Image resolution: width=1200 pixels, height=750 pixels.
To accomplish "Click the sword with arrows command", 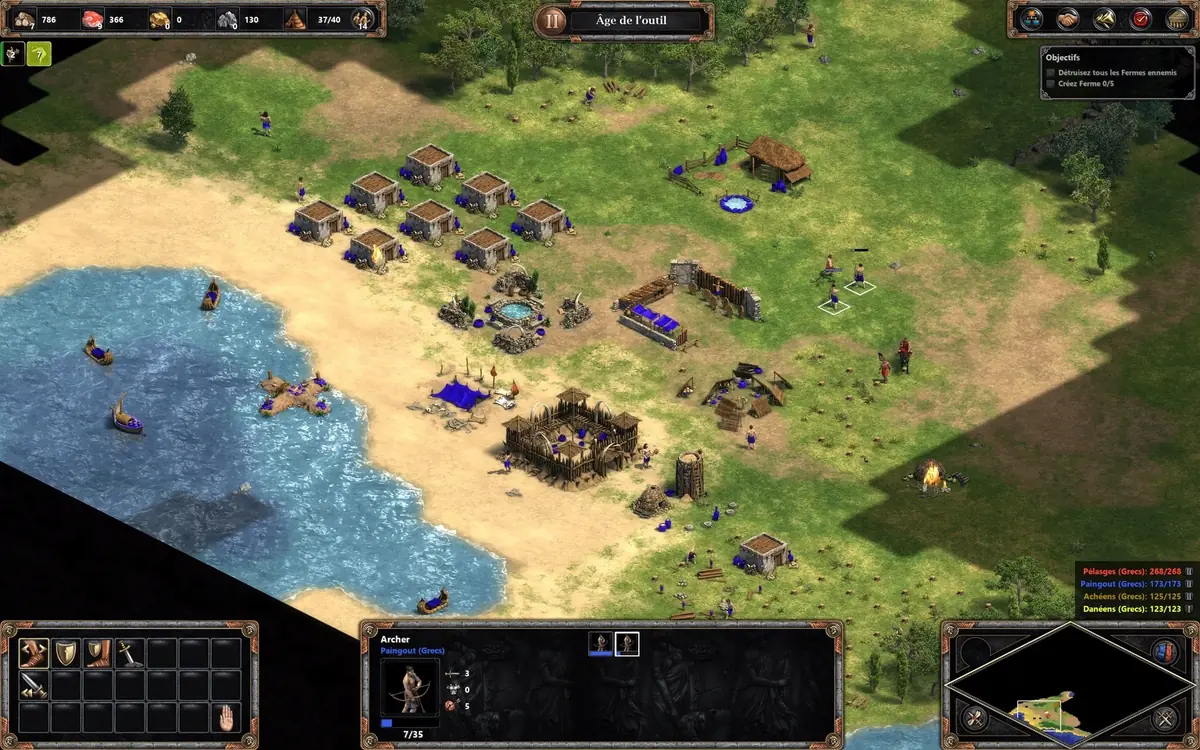I will (33, 685).
